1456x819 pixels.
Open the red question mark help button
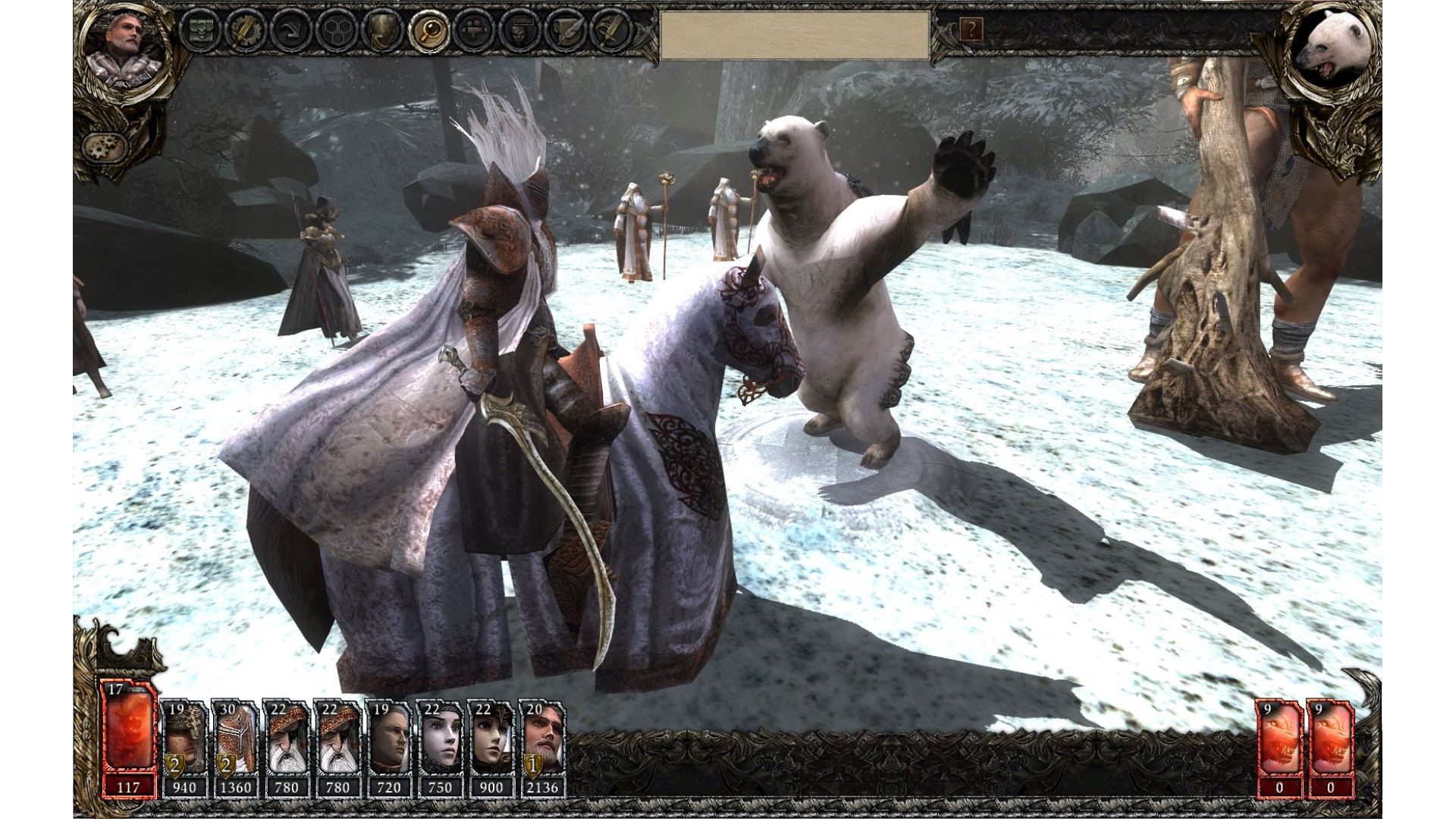[x=971, y=30]
